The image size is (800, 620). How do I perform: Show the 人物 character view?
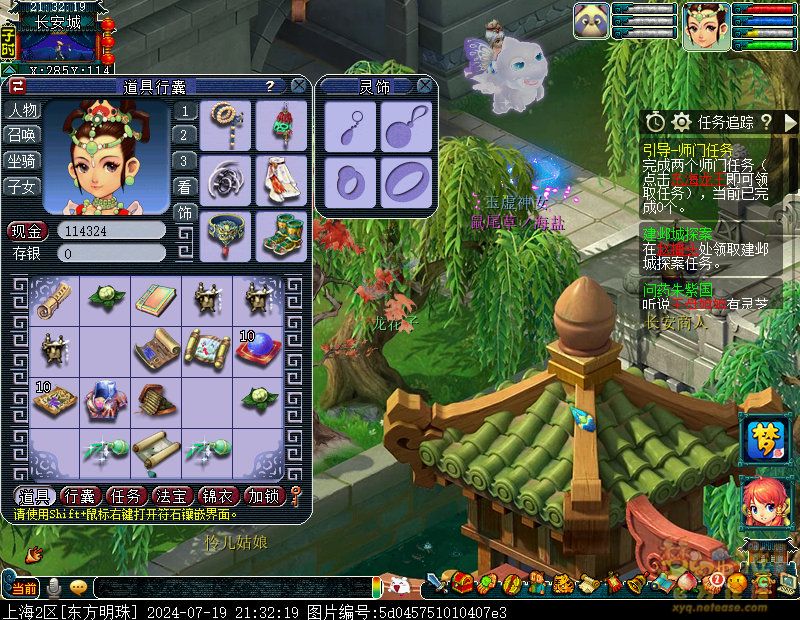(22, 111)
